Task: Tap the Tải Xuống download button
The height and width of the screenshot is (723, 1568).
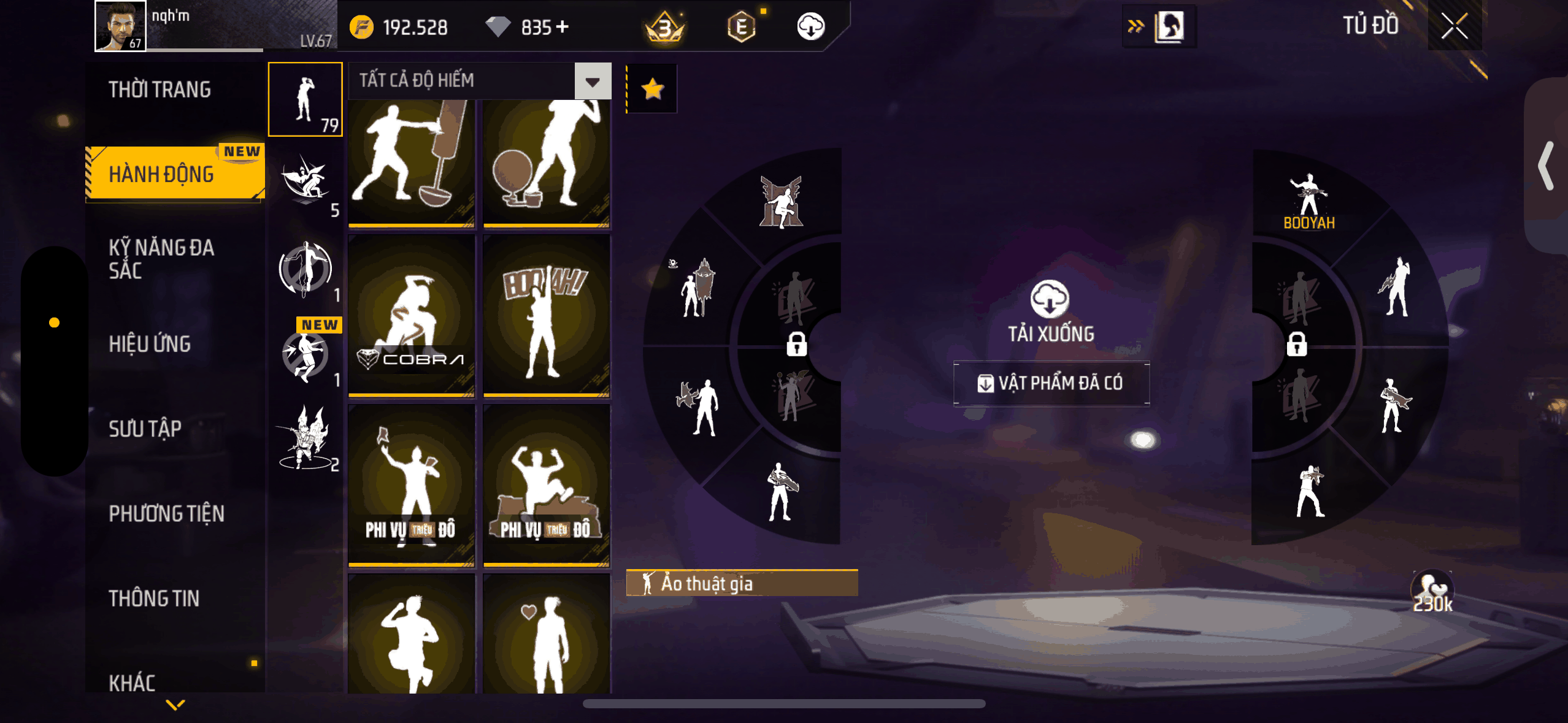Action: click(1050, 311)
